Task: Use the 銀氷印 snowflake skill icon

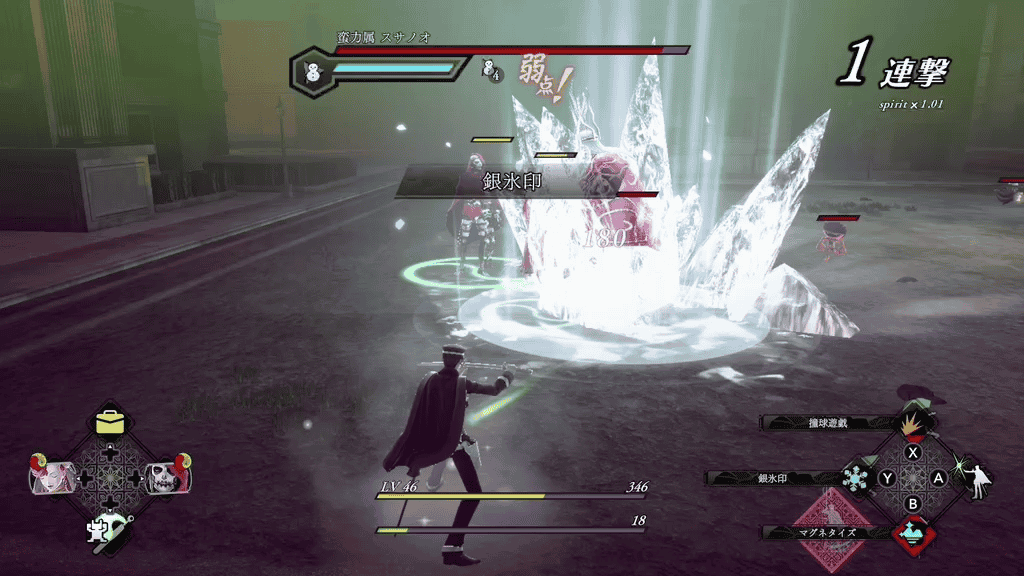Action: tap(857, 478)
